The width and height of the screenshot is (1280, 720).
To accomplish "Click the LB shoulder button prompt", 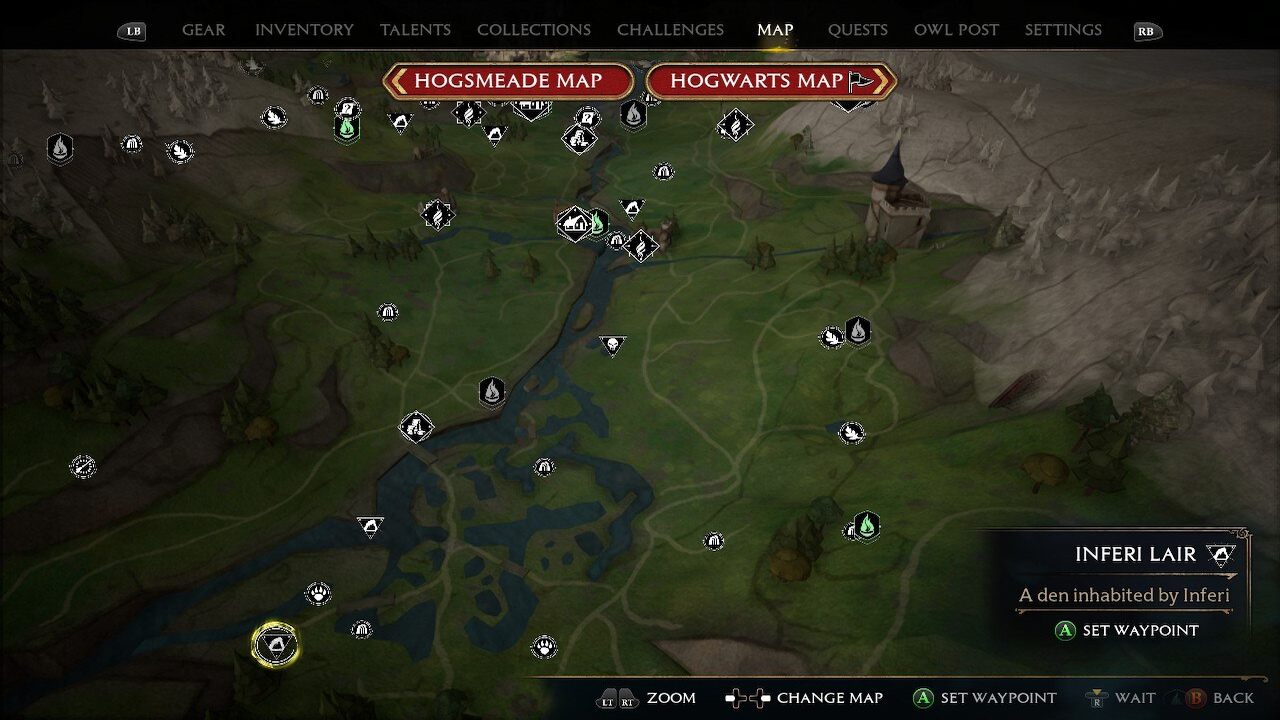I will pos(130,31).
